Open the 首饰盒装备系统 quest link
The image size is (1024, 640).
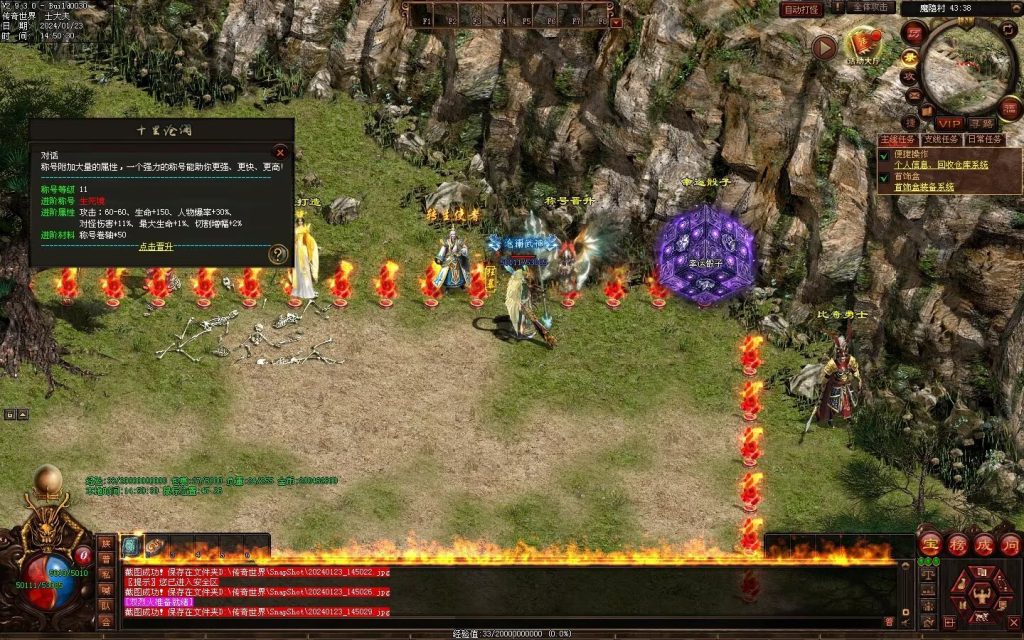click(923, 187)
